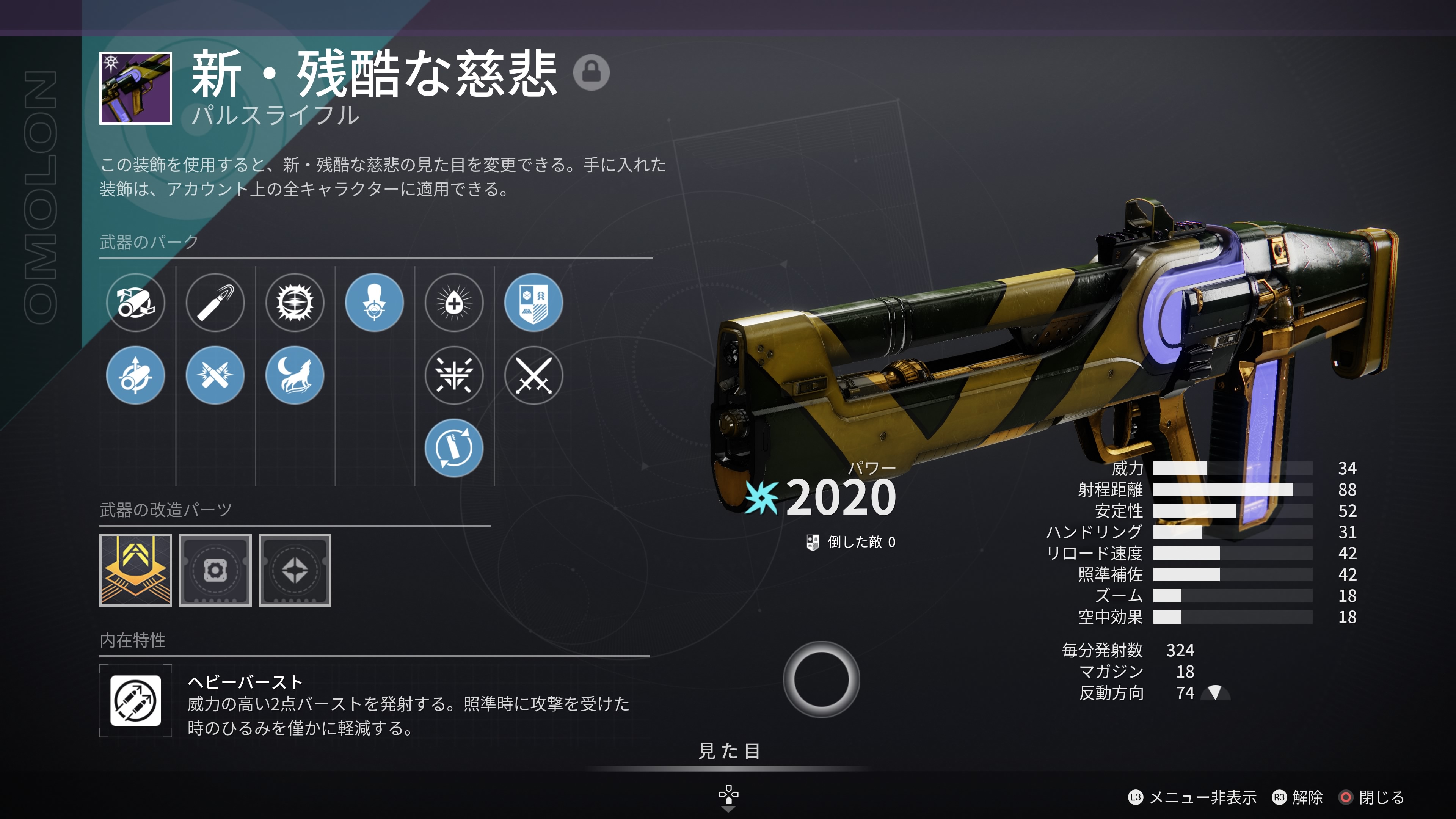Choose the blue barrel perk with upward arrow
The image size is (1456, 819).
coord(136,375)
